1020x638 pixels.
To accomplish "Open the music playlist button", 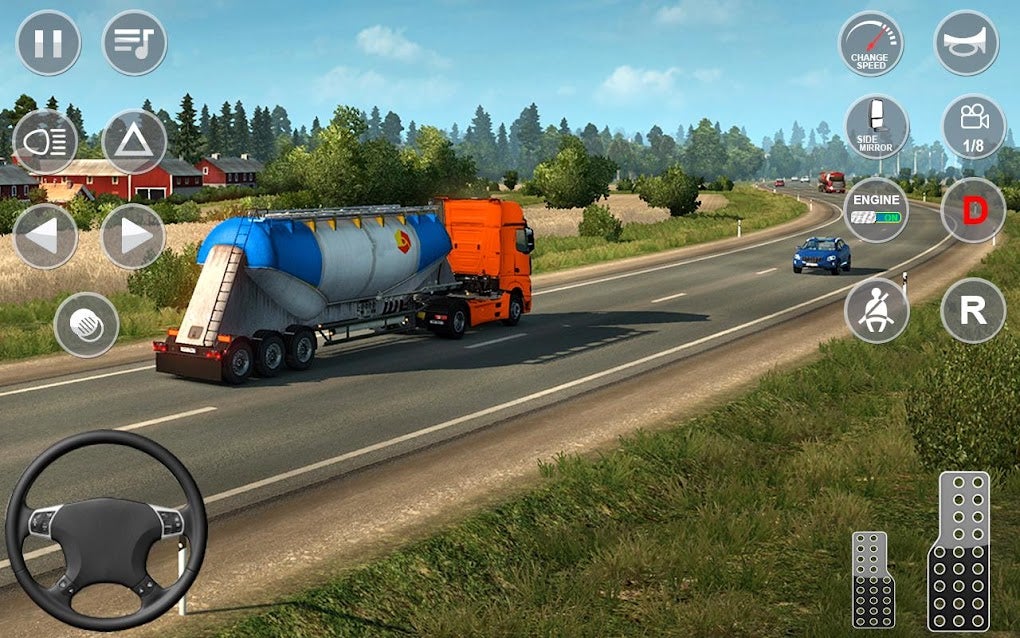I will pos(134,43).
